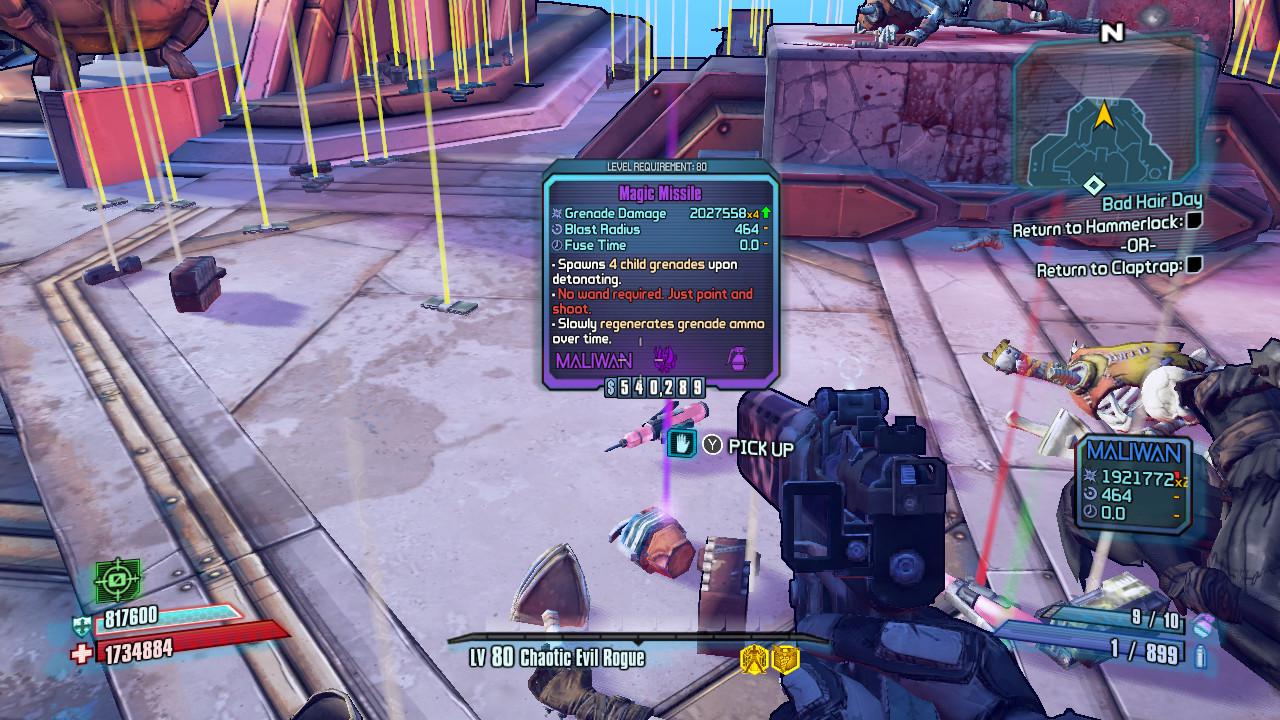Screen dimensions: 1280x720
Task: Click the Level Requirement 80 header banner
Action: (657, 167)
